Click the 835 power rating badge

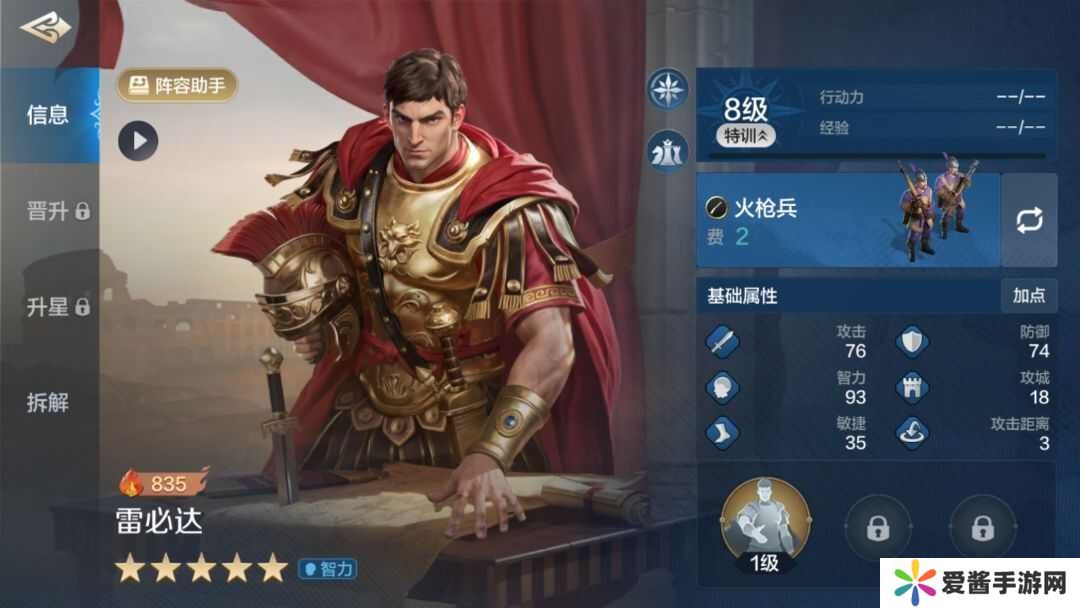point(160,484)
